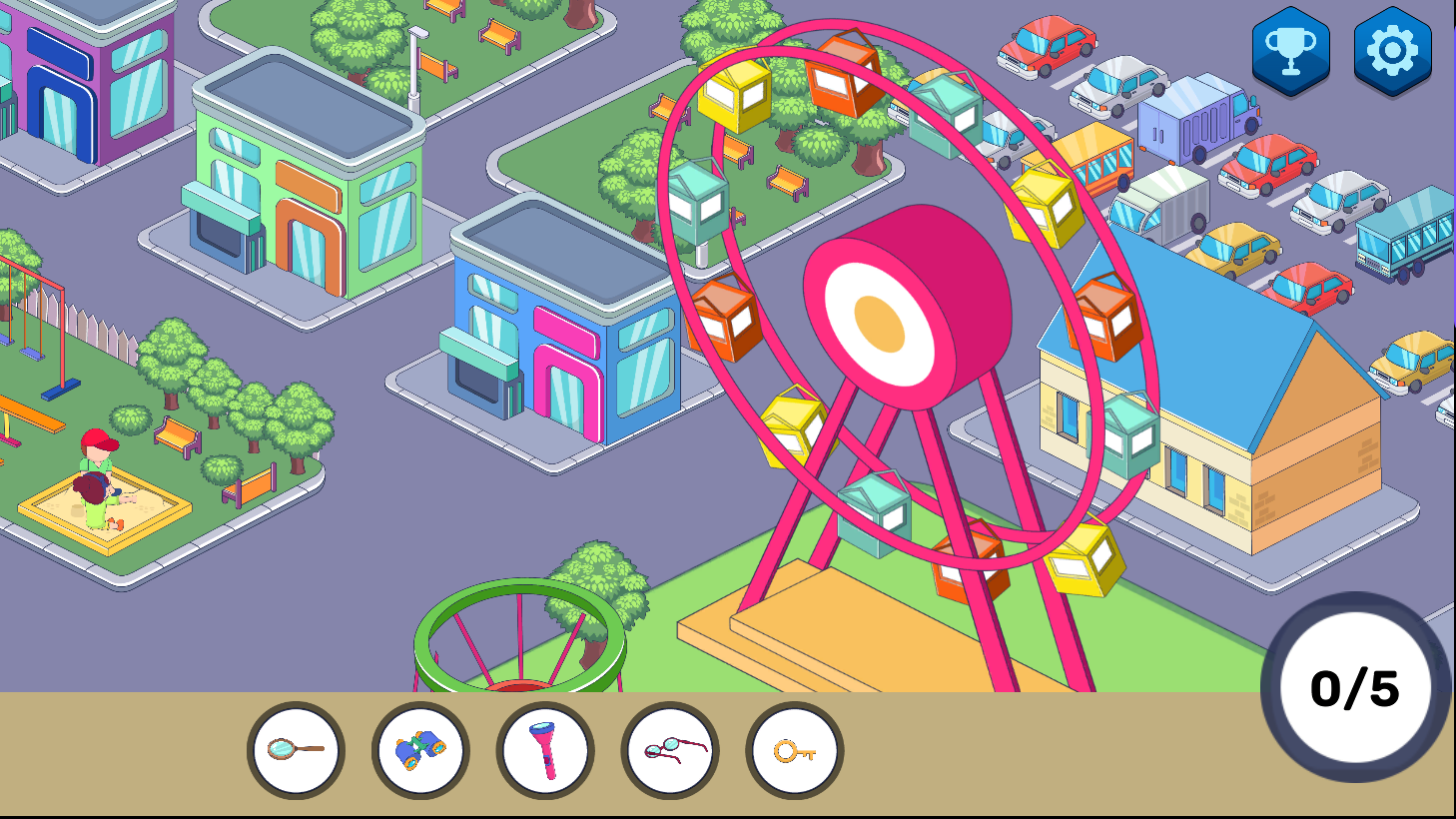
Task: Select the eyeglasses item icon
Action: click(x=669, y=748)
